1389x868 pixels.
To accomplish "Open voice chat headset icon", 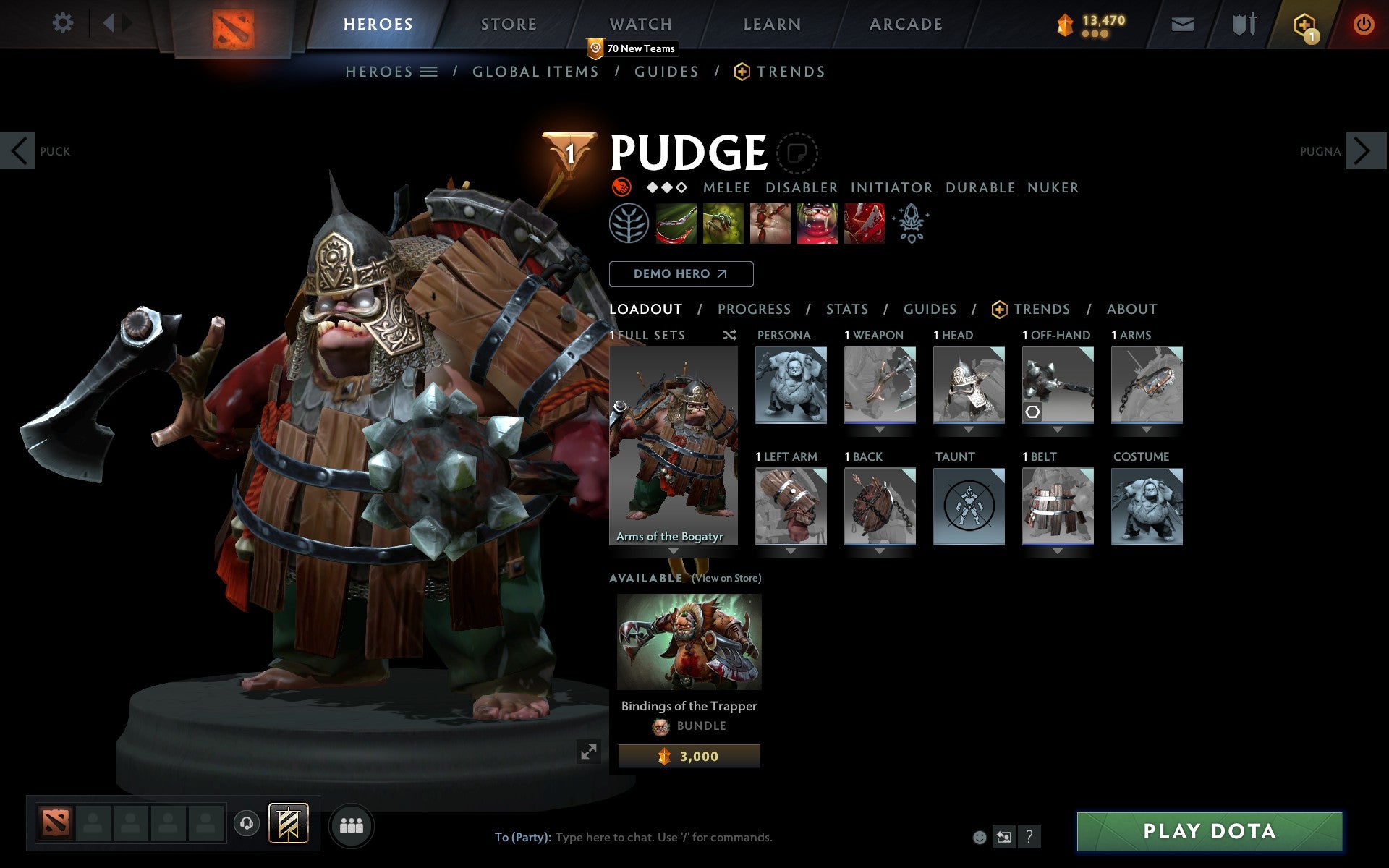I will pos(247,822).
